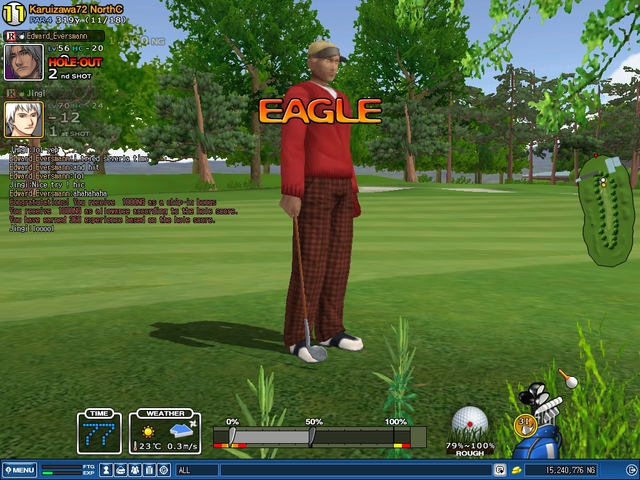Screen dimensions: 640x480
Task: Click the gold coins NG currency icon
Action: click(x=516, y=469)
